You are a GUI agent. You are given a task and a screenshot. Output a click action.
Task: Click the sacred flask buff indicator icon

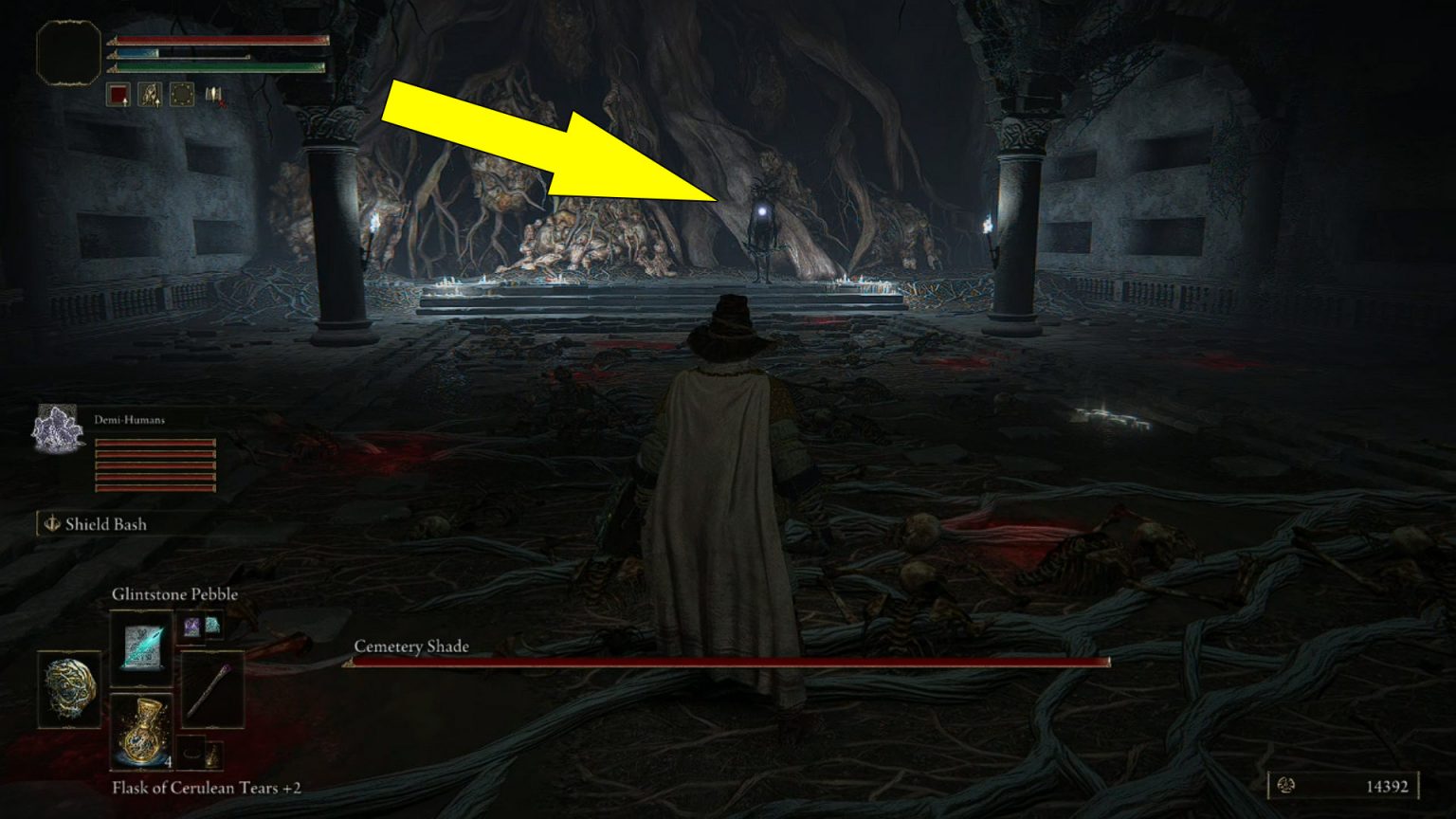[x=150, y=95]
